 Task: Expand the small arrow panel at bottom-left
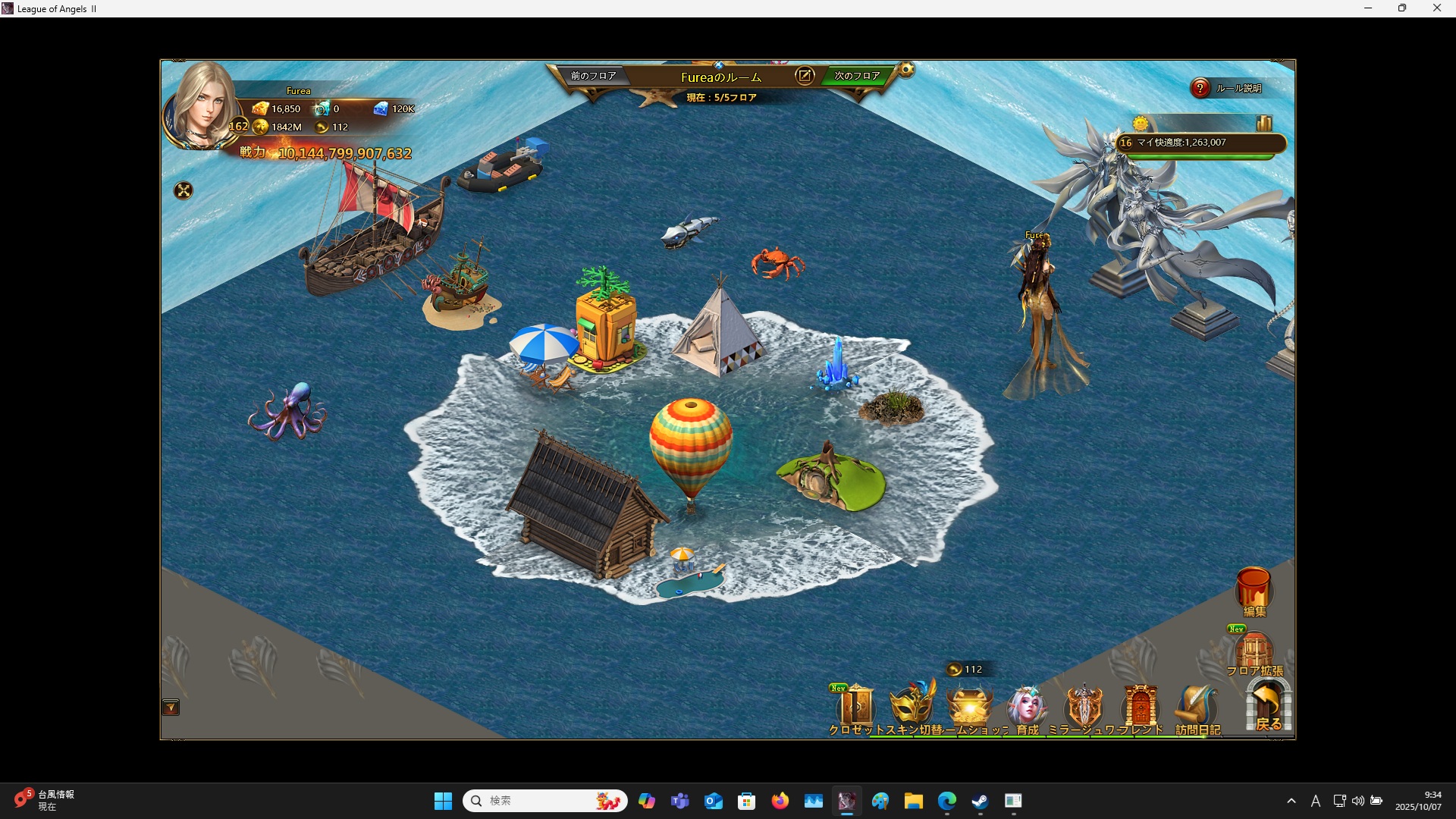click(x=171, y=708)
